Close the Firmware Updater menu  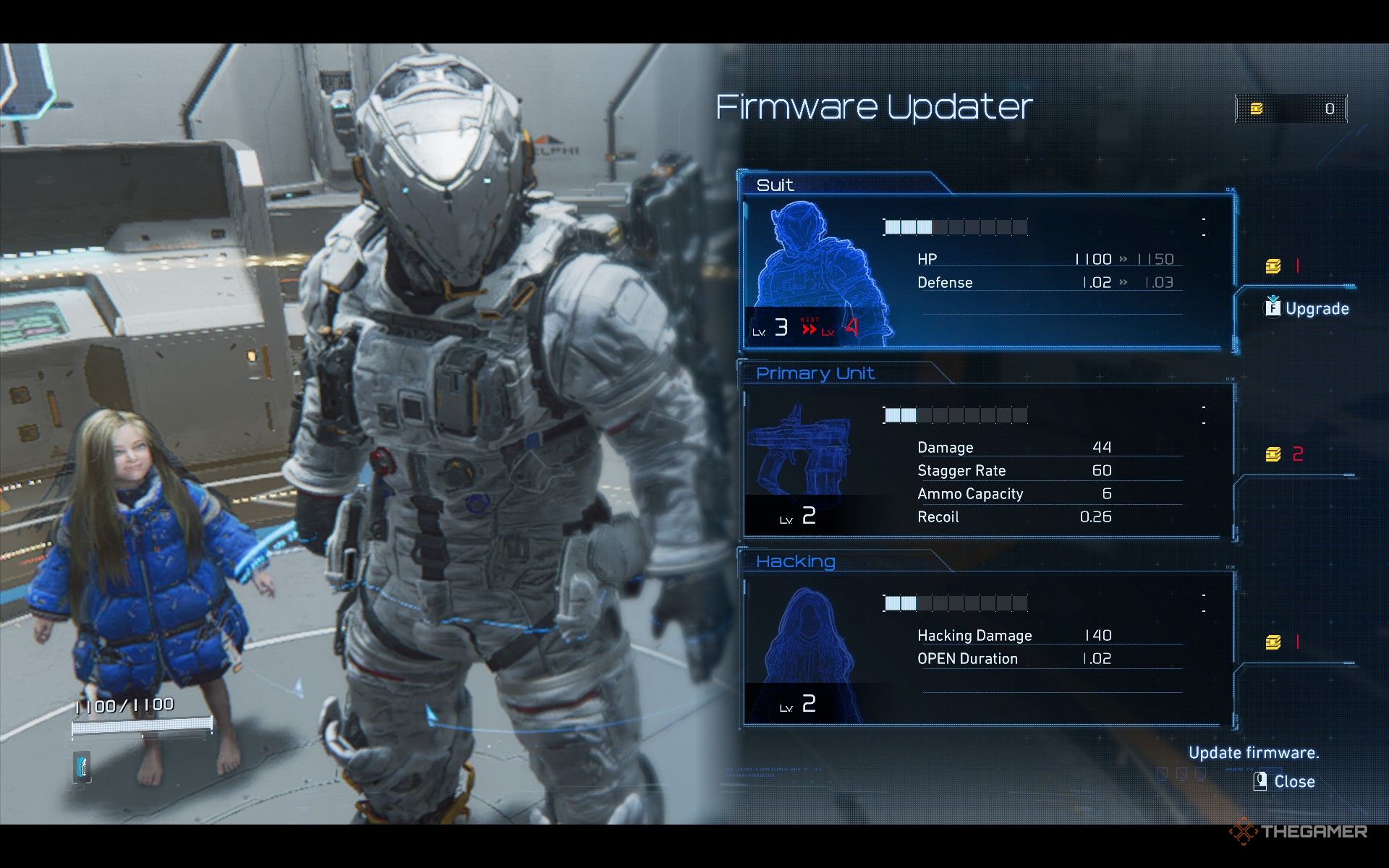click(x=1285, y=782)
